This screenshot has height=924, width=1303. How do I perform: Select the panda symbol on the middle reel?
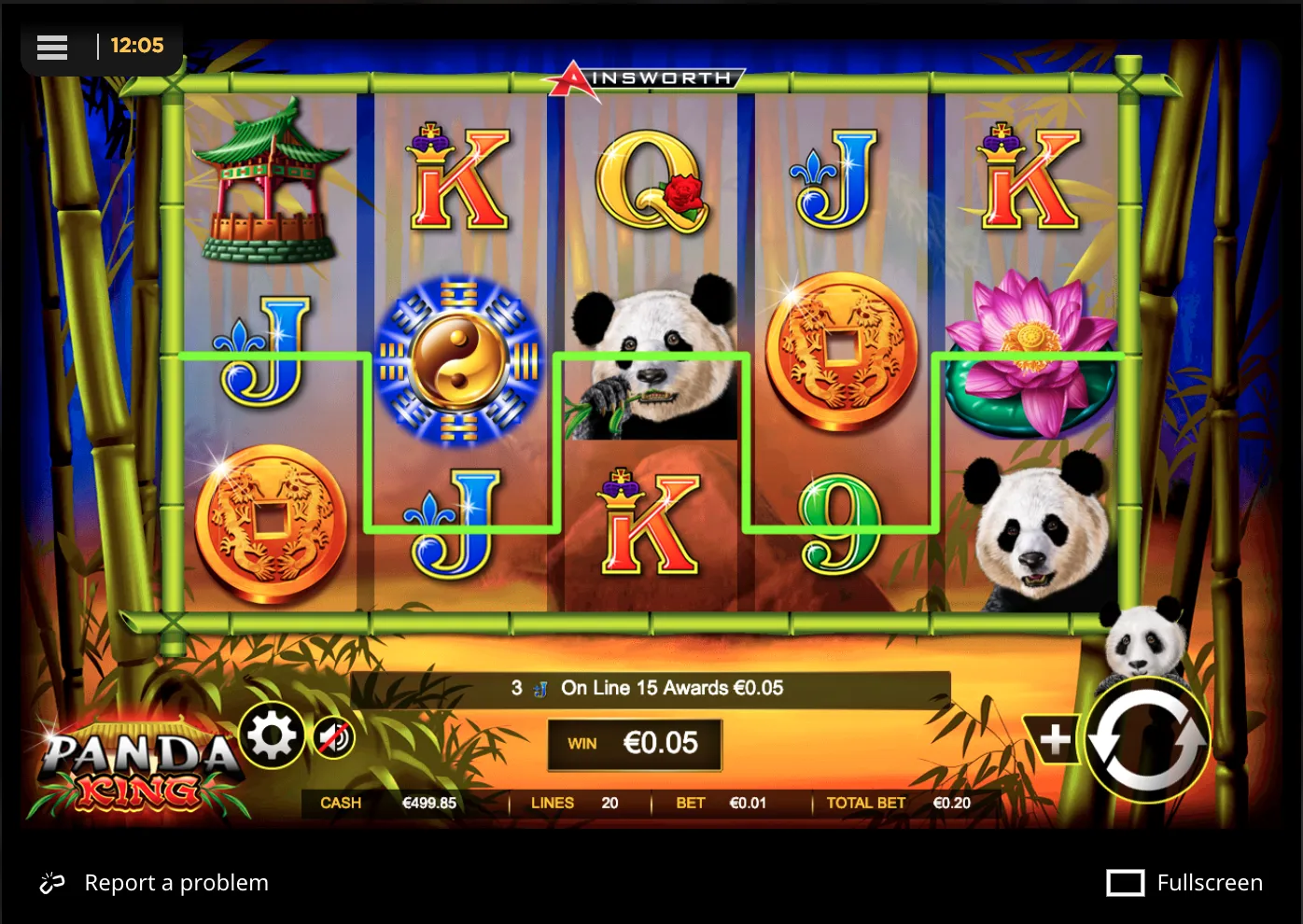tap(653, 353)
